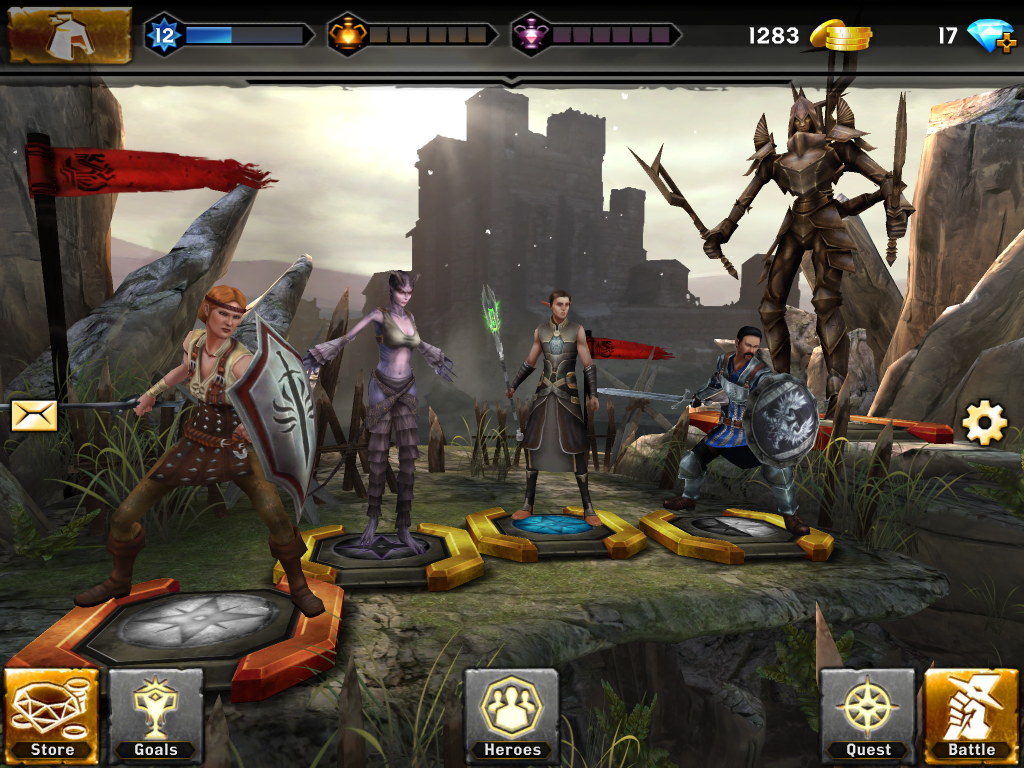Open the Heroes roster
This screenshot has width=1024, height=768.
click(511, 714)
